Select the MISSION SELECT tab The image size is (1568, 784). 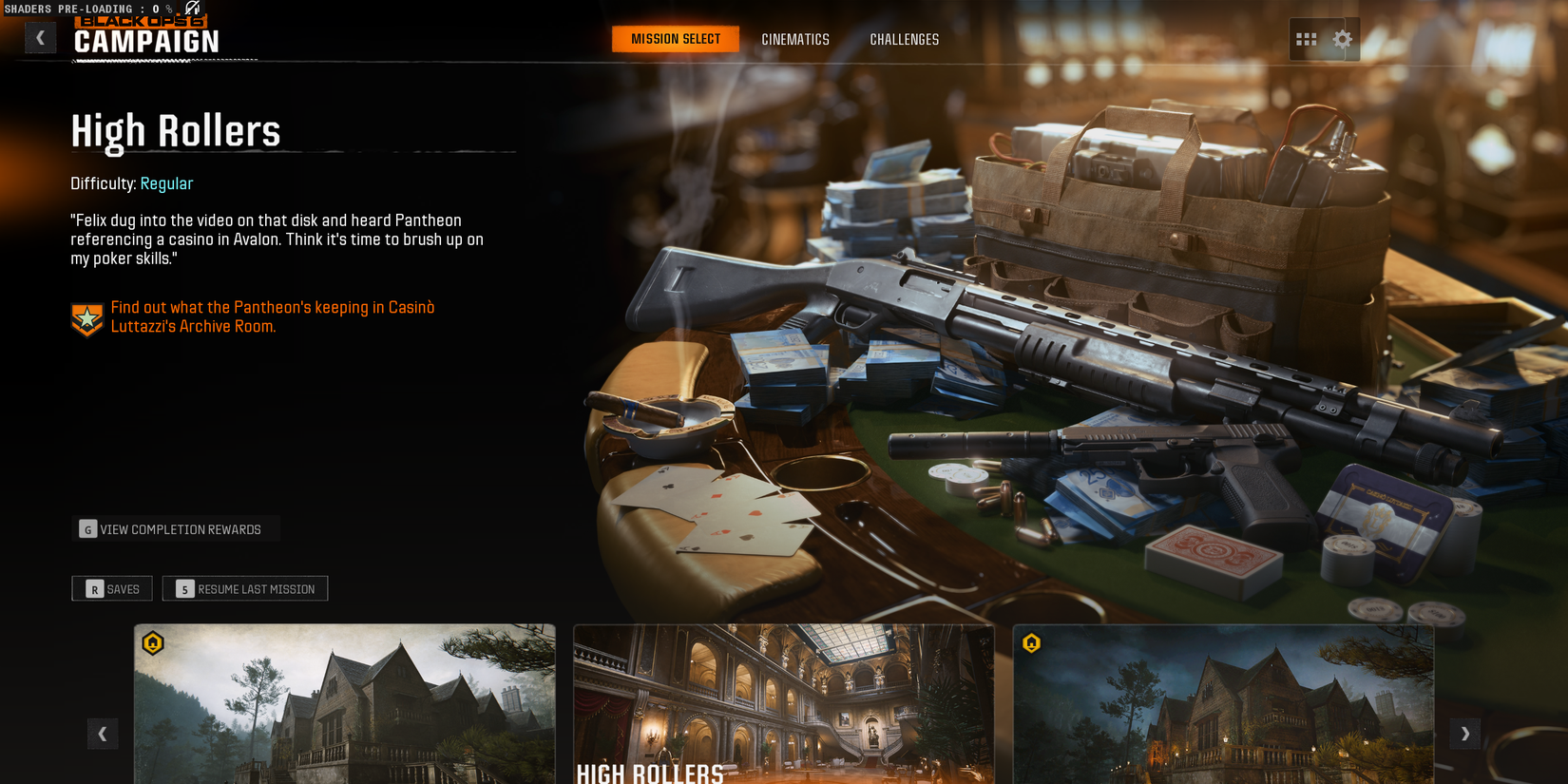click(x=675, y=39)
